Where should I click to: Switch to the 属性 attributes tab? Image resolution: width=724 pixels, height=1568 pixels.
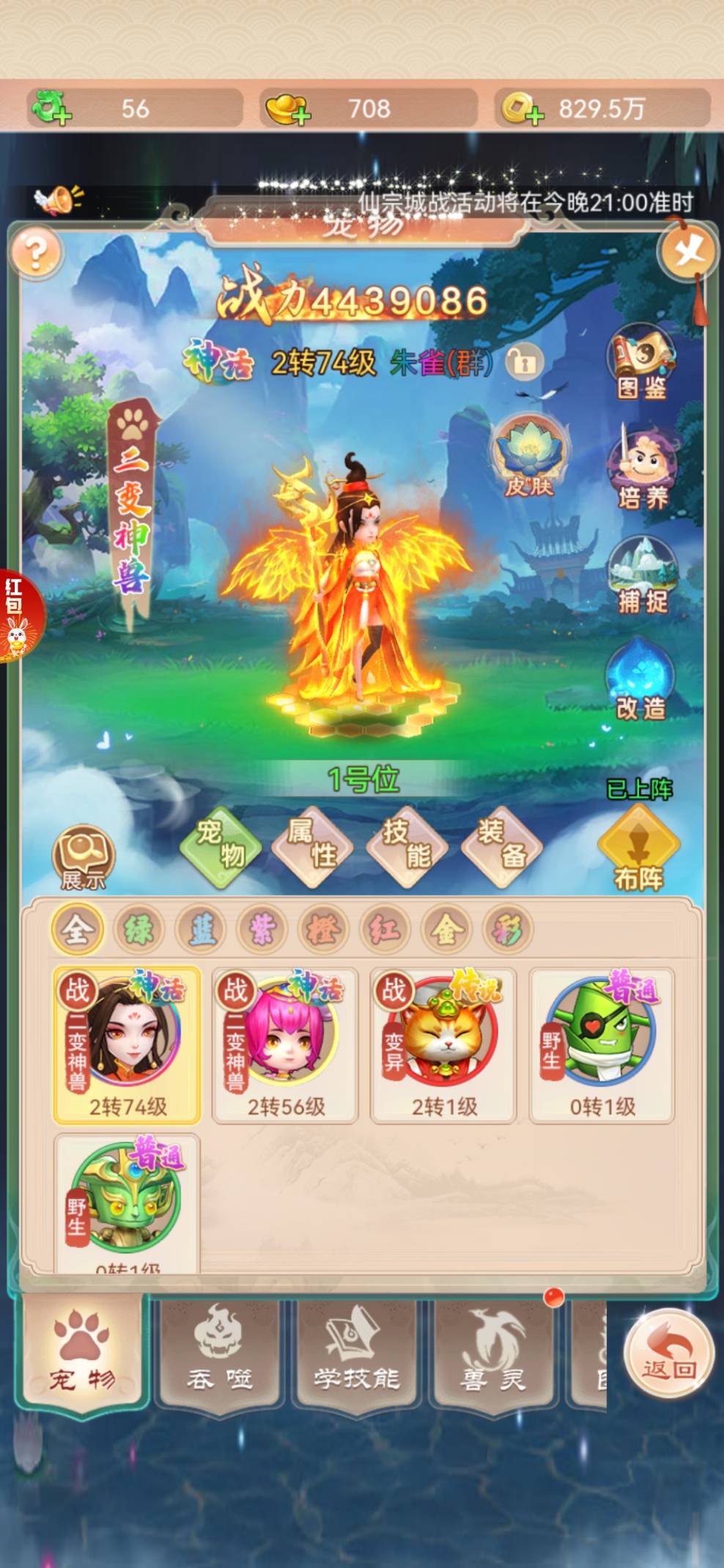point(312,844)
